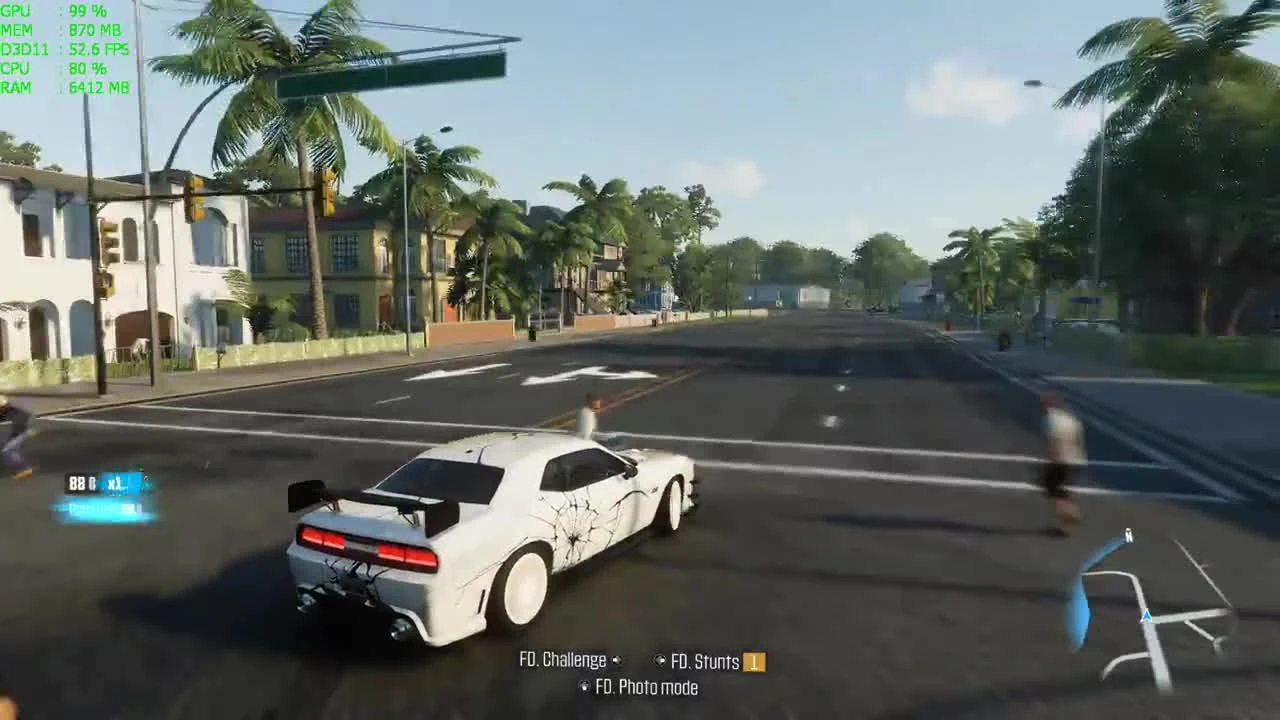The width and height of the screenshot is (1280, 720).
Task: Click the FD. Stunts d-pad prompt icon
Action: 660,660
